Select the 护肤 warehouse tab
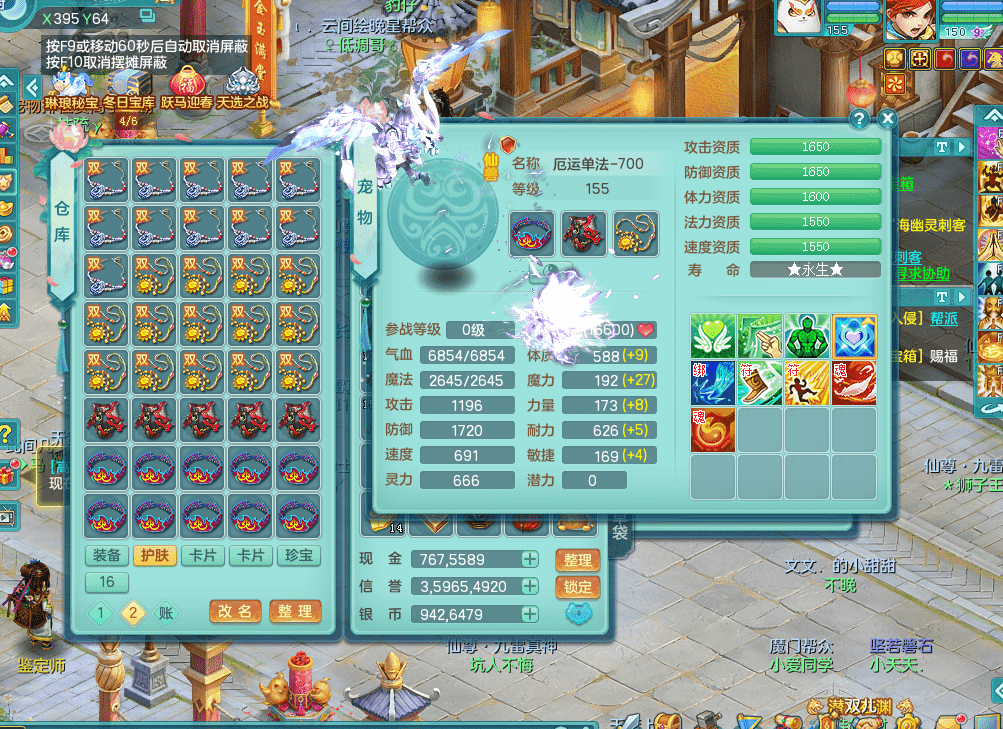The image size is (1003, 729). (155, 555)
